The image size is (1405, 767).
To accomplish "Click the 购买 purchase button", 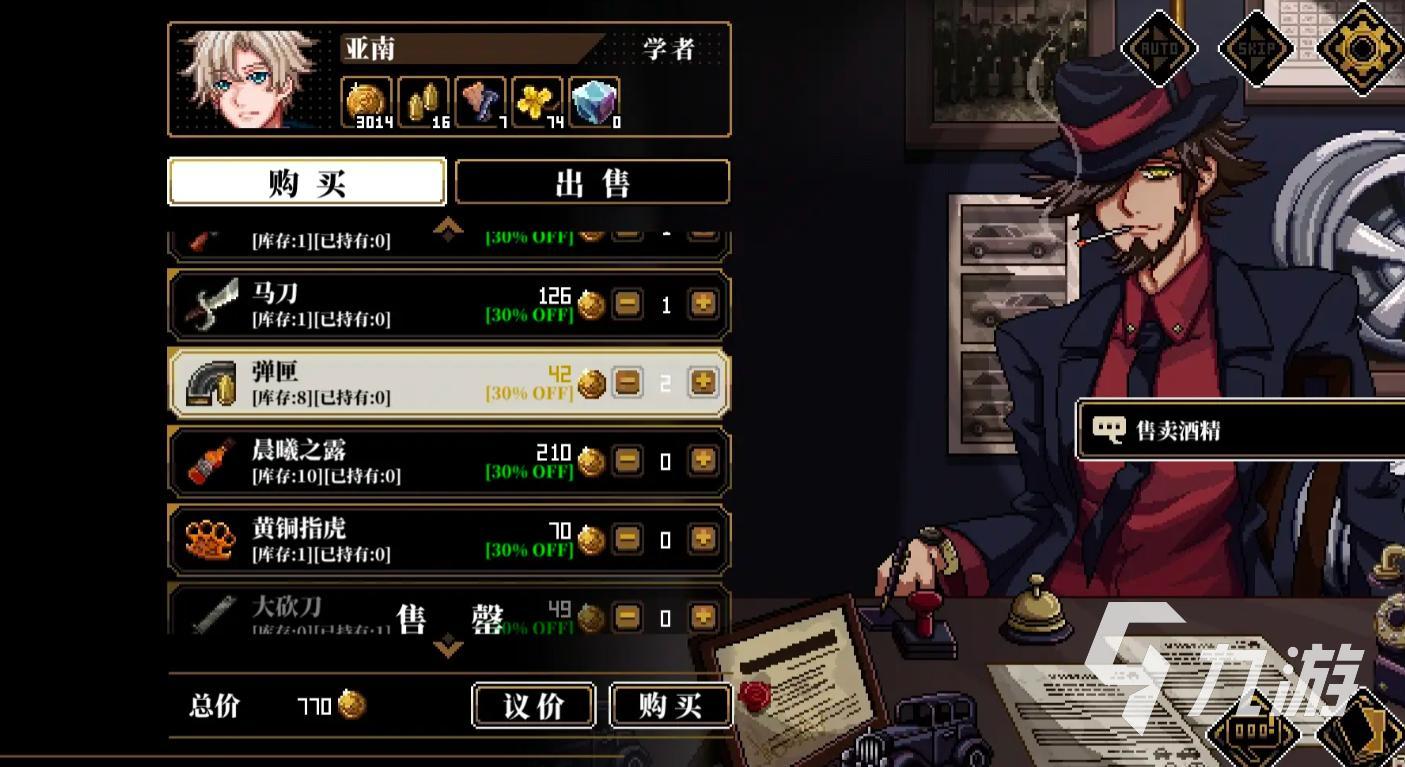I will click(672, 705).
